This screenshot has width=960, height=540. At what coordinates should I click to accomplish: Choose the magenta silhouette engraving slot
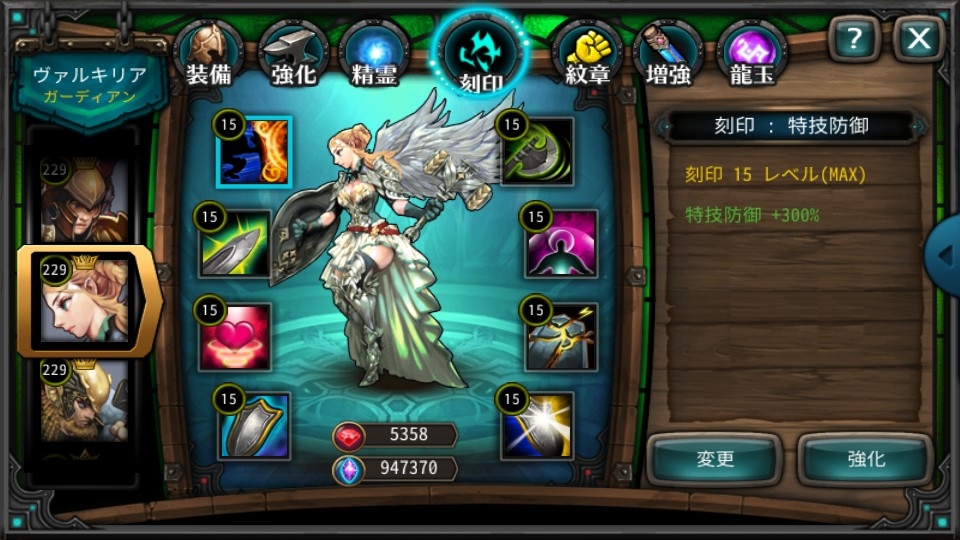click(x=561, y=243)
